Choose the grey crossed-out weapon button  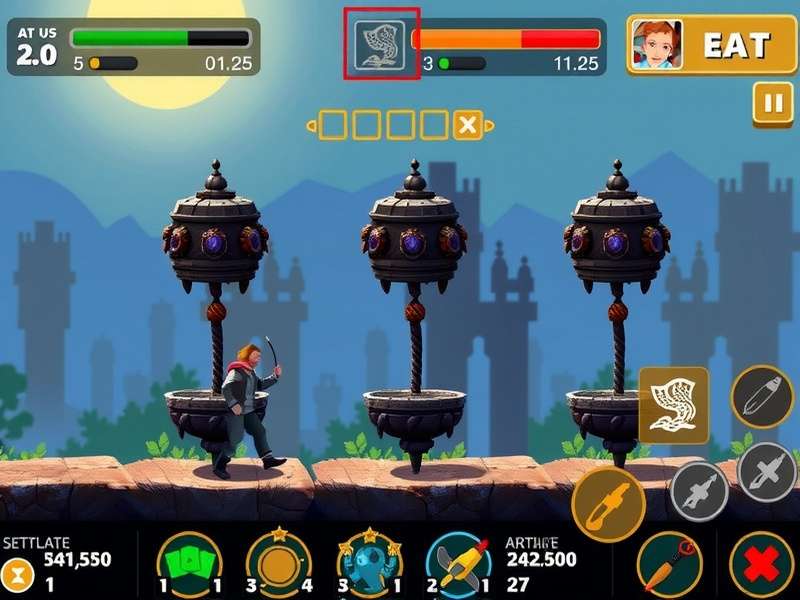pyautogui.click(x=766, y=471)
